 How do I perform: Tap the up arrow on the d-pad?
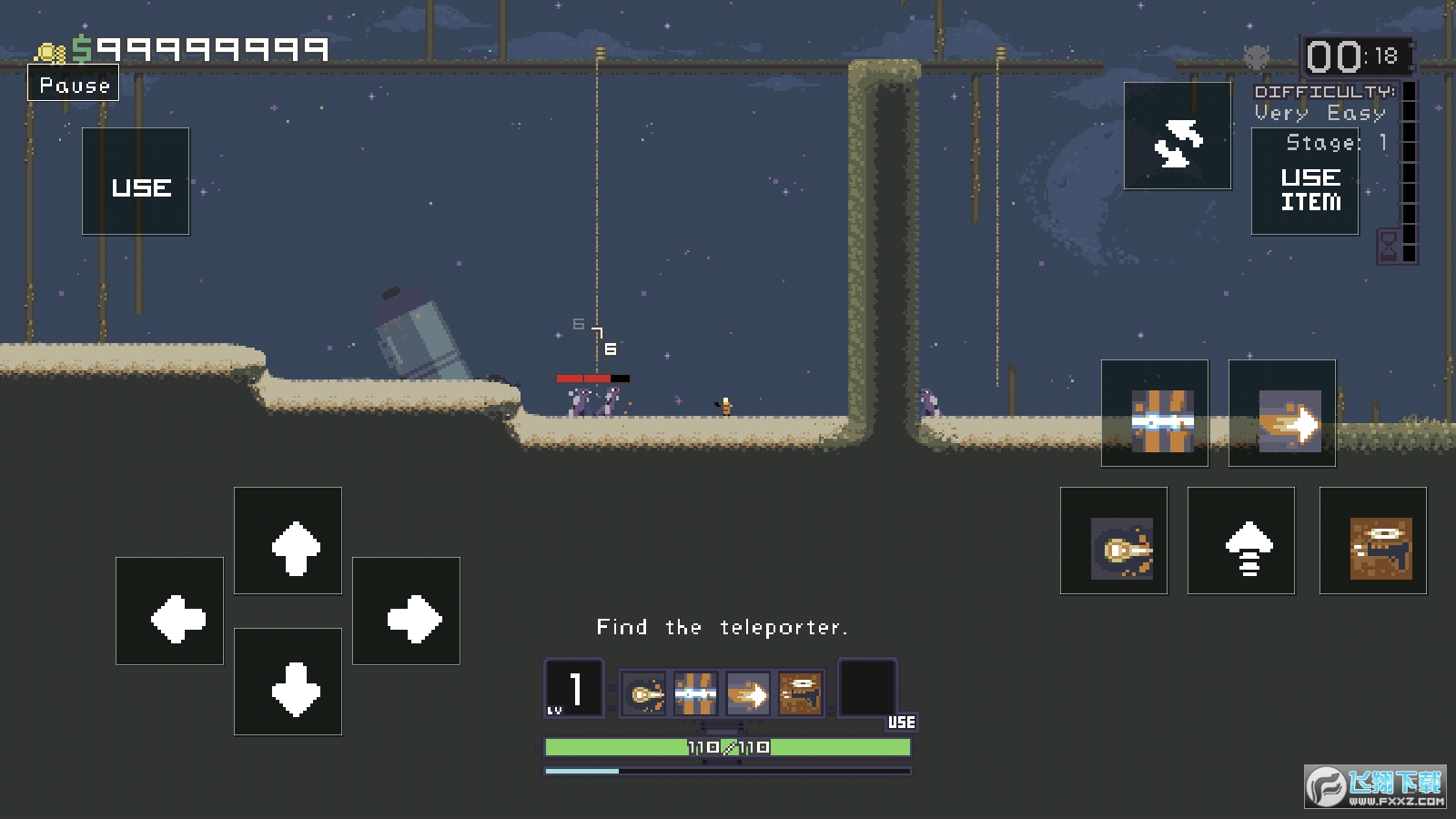click(288, 541)
